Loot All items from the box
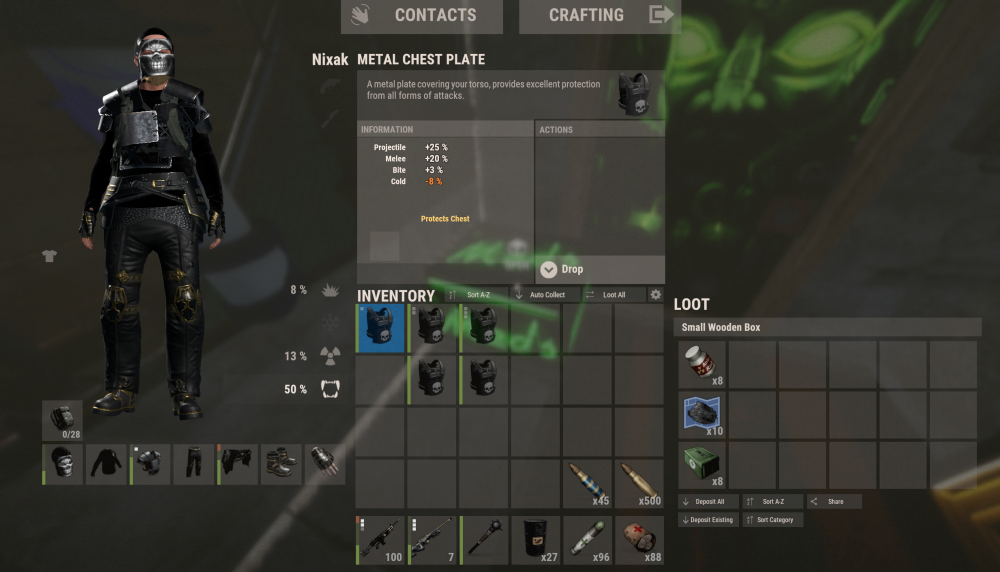The width and height of the screenshot is (1000, 572). click(613, 295)
